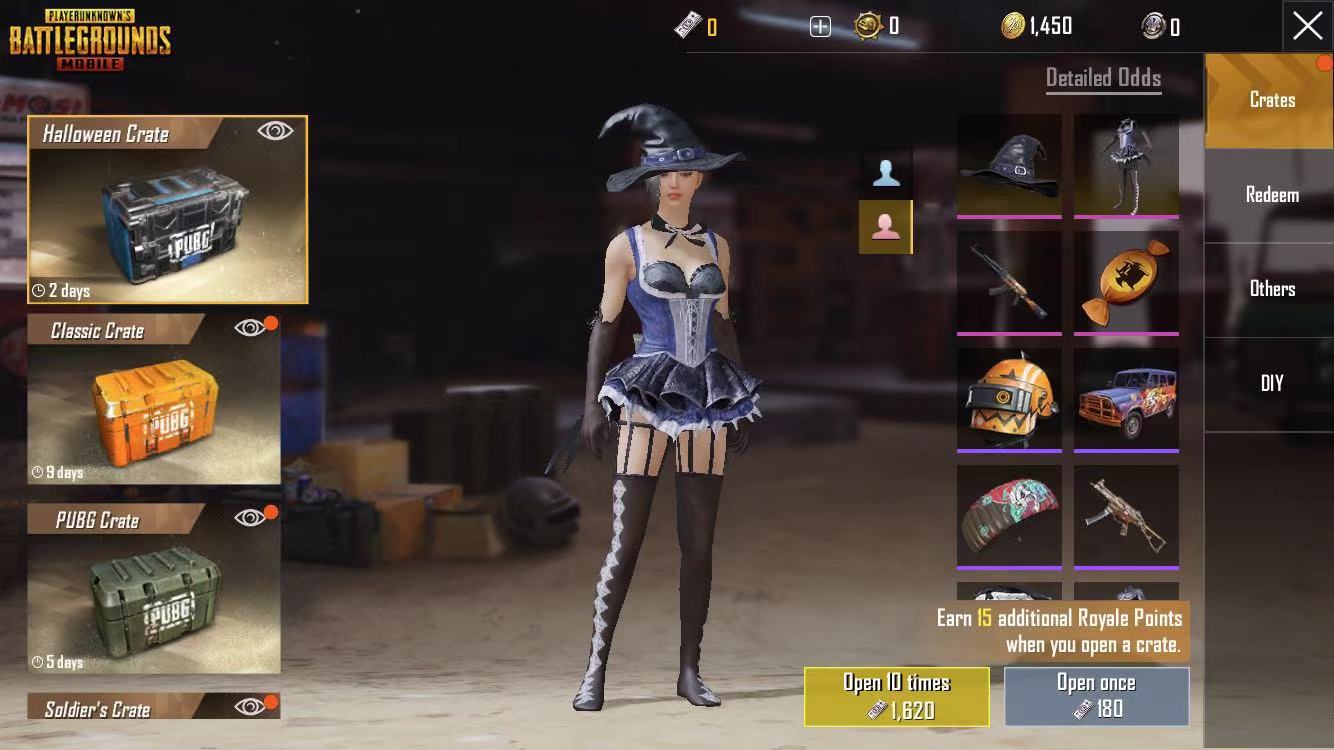The image size is (1334, 750).
Task: Open the Others tab
Action: tap(1271, 289)
